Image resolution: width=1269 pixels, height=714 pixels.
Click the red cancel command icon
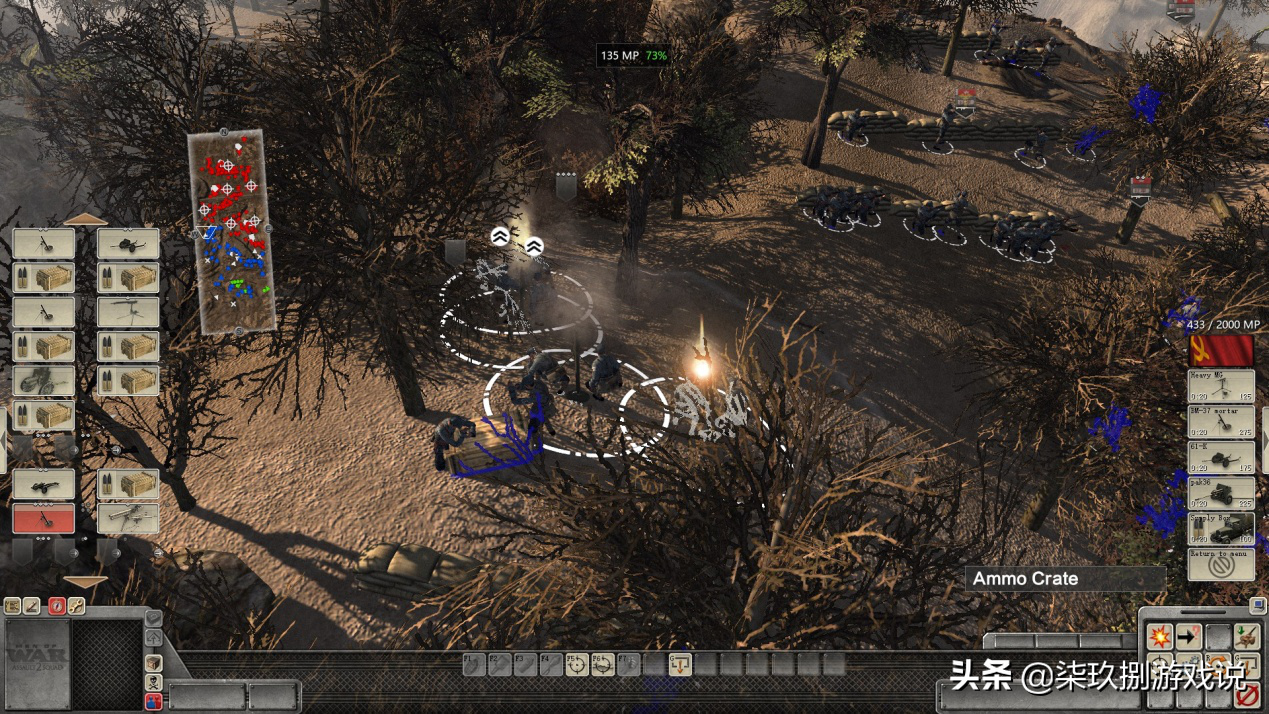click(x=1246, y=695)
